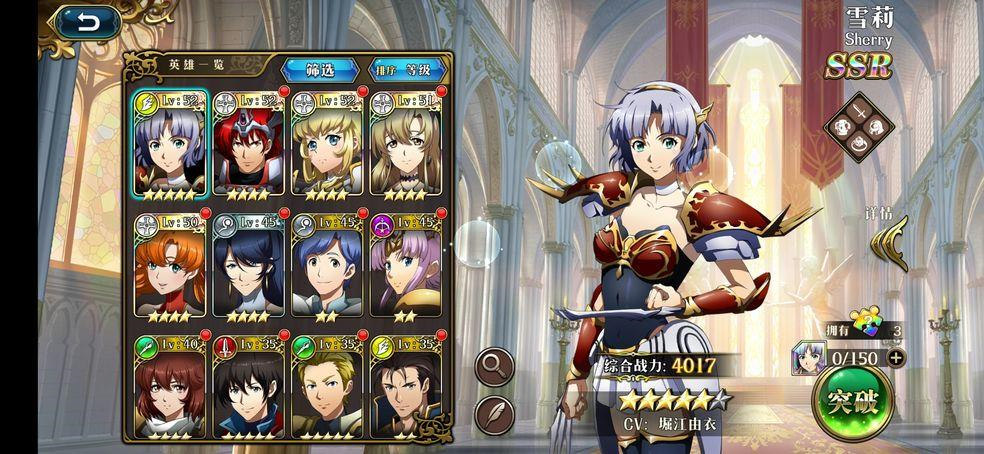Open the 详情 details arrow
This screenshot has width=984, height=454.
click(888, 243)
